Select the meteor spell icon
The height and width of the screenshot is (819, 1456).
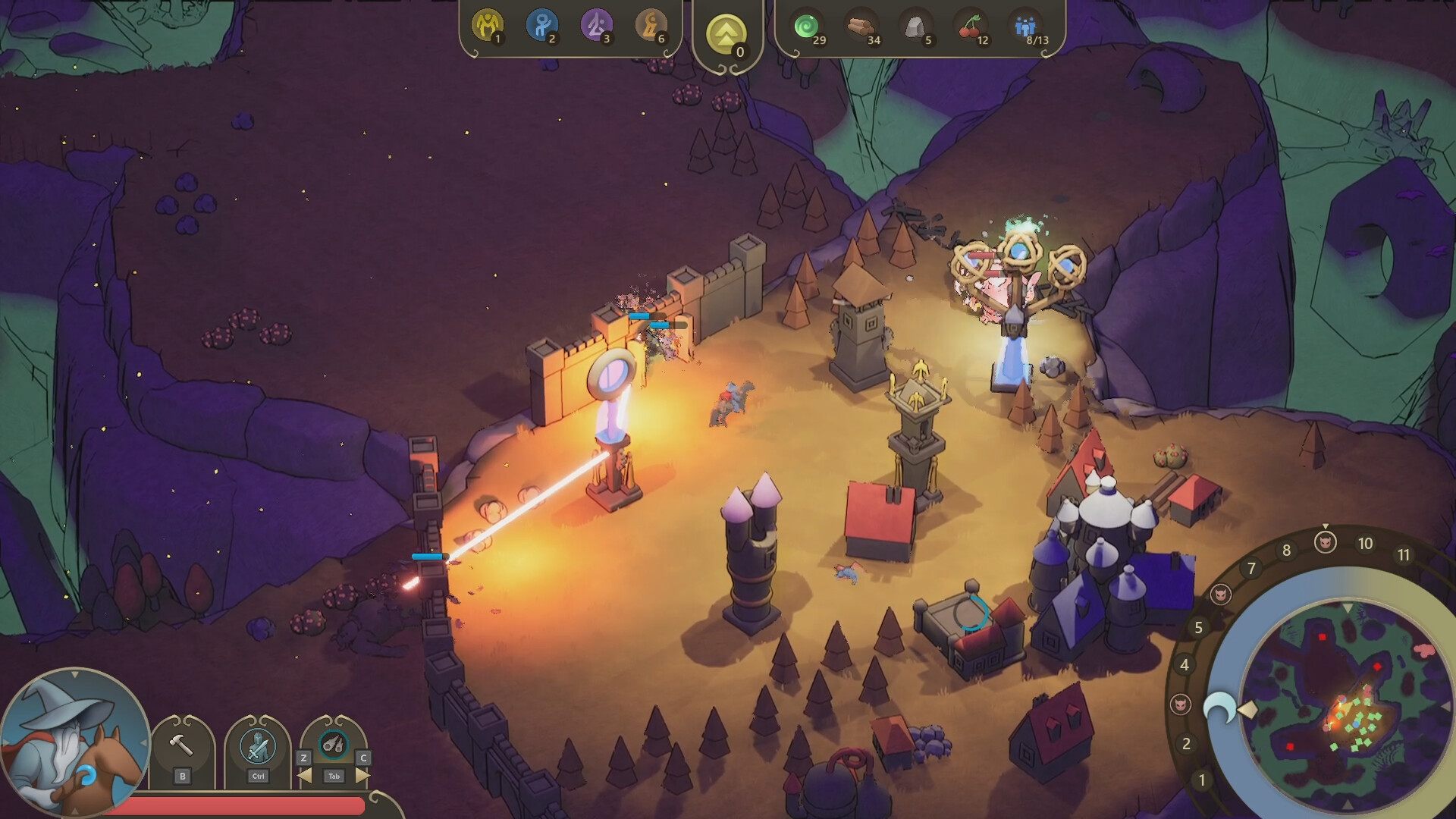coord(334,745)
